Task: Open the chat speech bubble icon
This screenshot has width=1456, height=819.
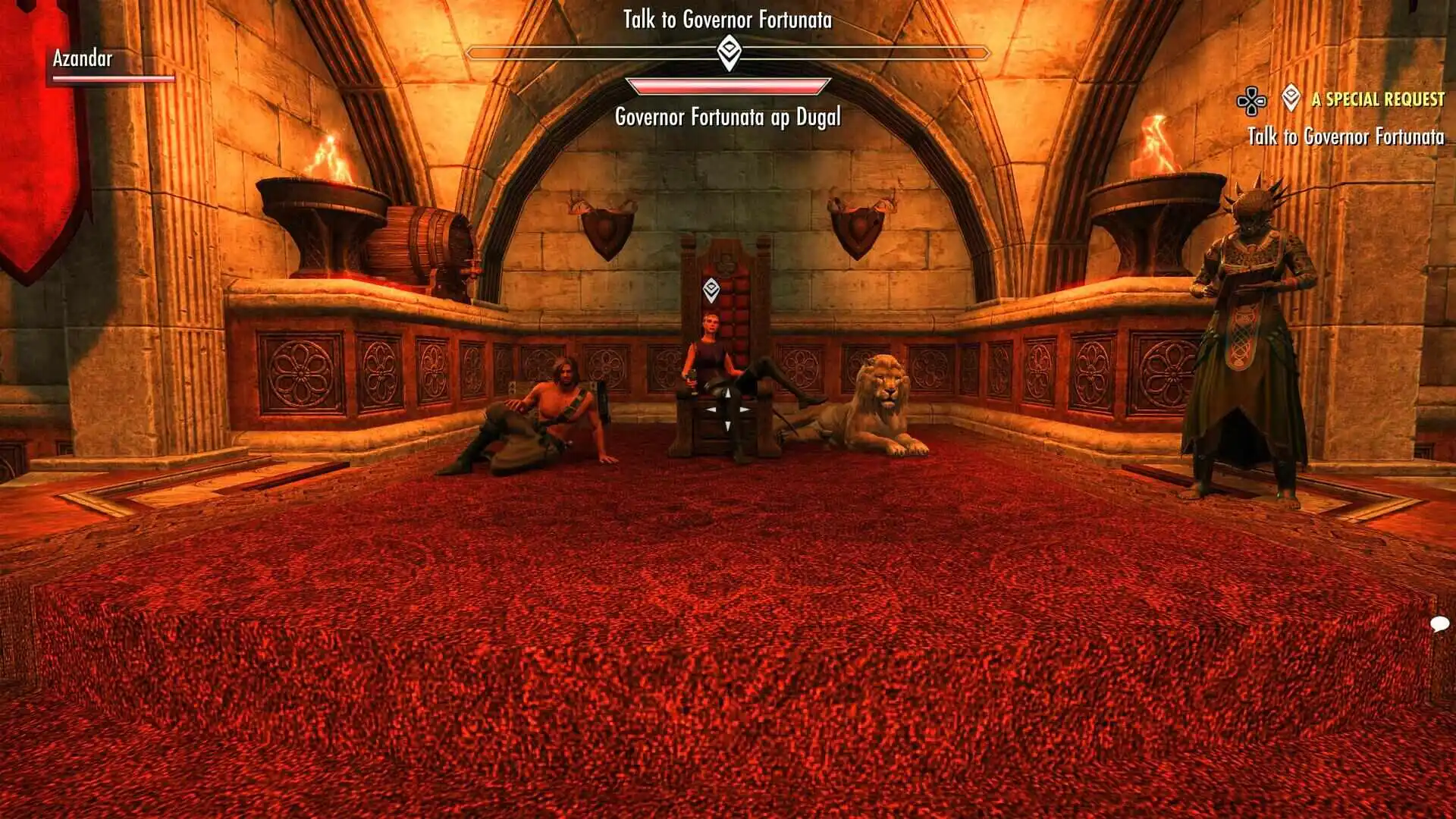Action: click(x=1439, y=624)
